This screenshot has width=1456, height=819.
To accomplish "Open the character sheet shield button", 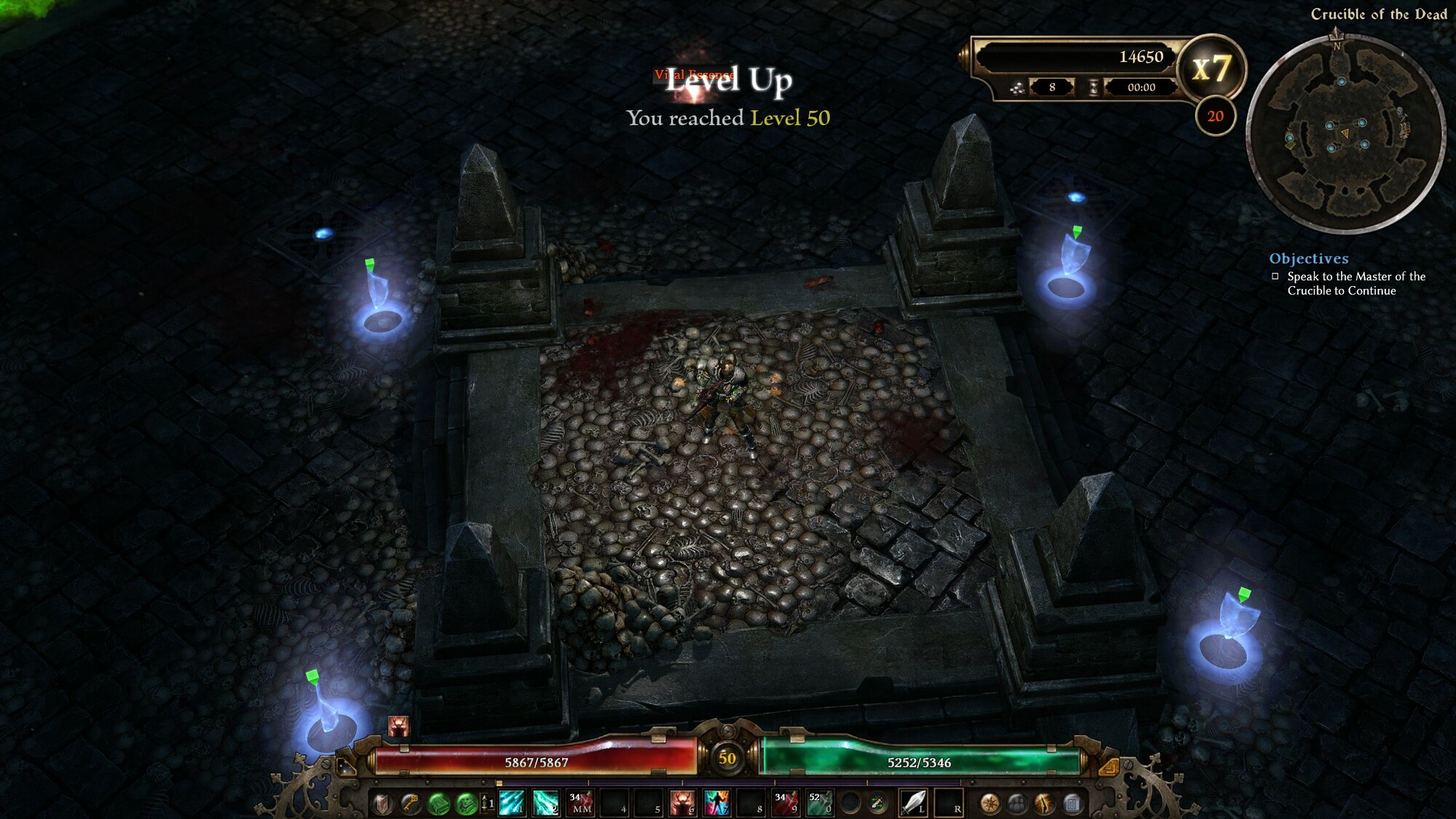I will tap(382, 804).
